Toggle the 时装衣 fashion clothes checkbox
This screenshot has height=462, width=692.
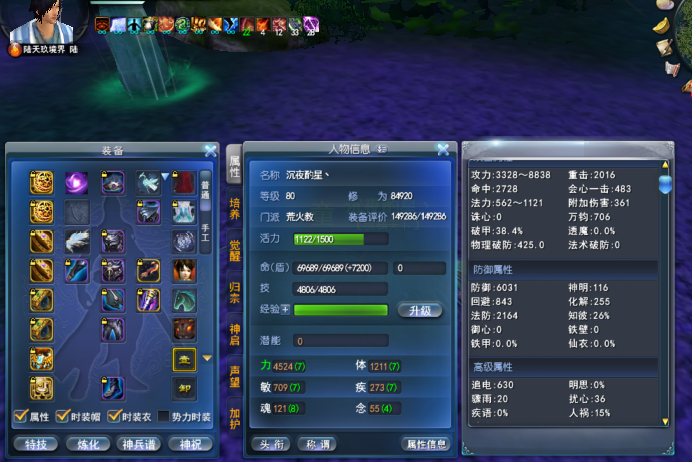(113, 417)
